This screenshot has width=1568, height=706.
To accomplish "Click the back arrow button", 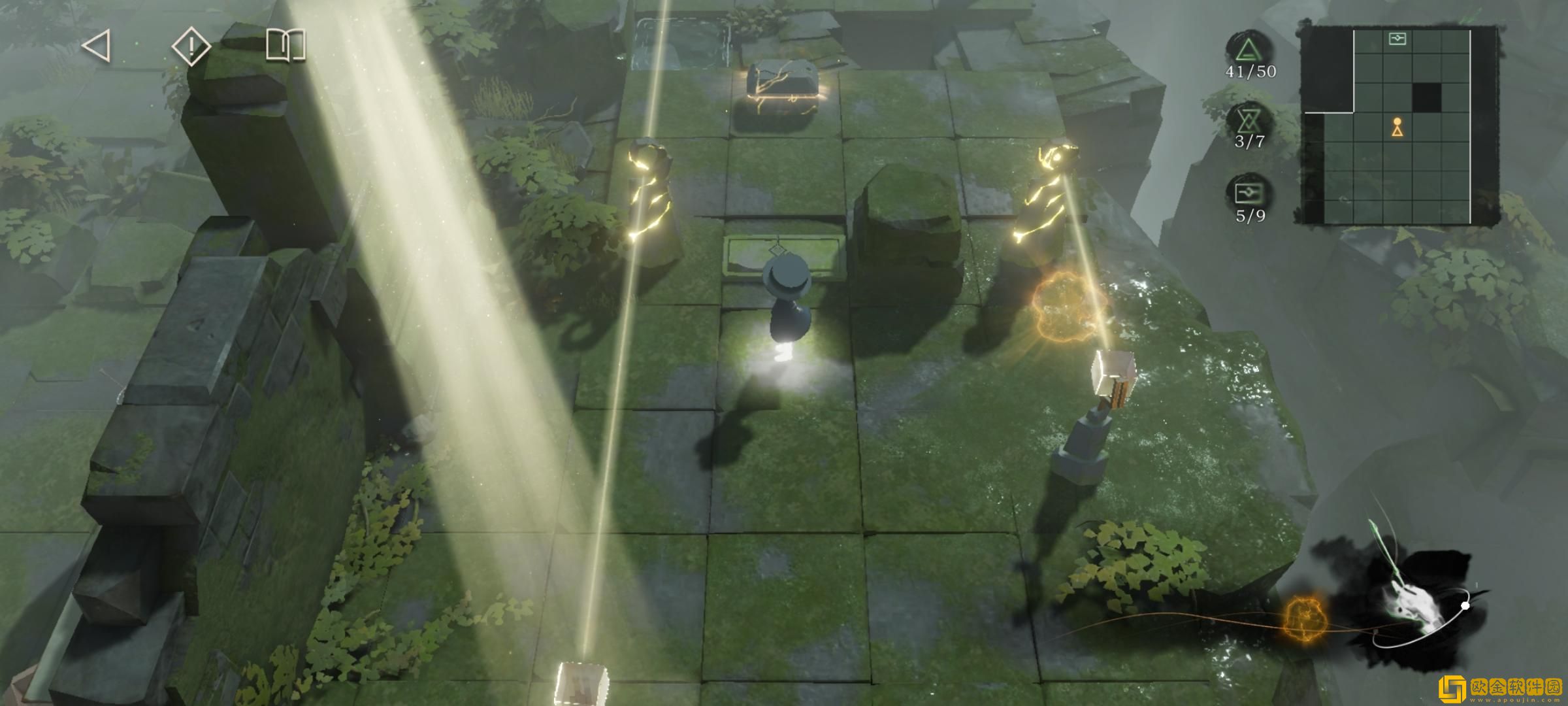I will click(x=97, y=46).
